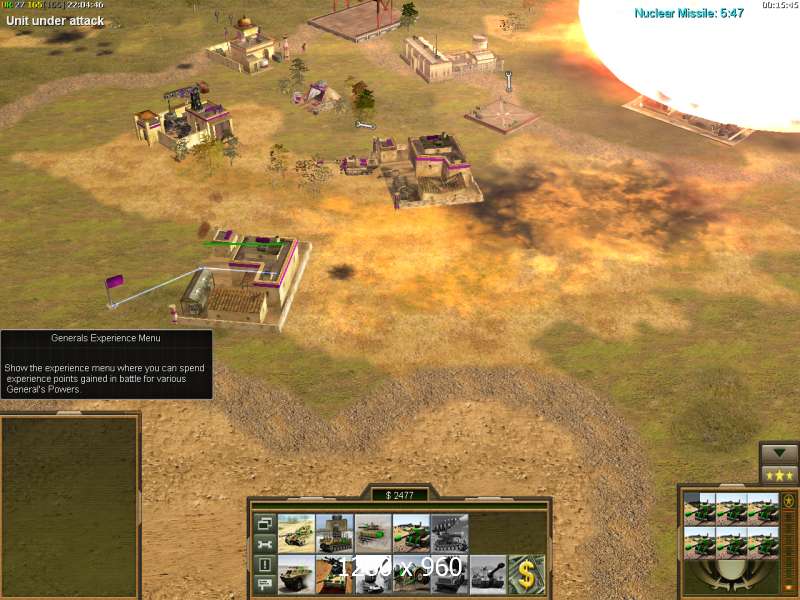Image resolution: width=800 pixels, height=600 pixels.
Task: Click the general's star emblem icon
Action: pos(788,501)
